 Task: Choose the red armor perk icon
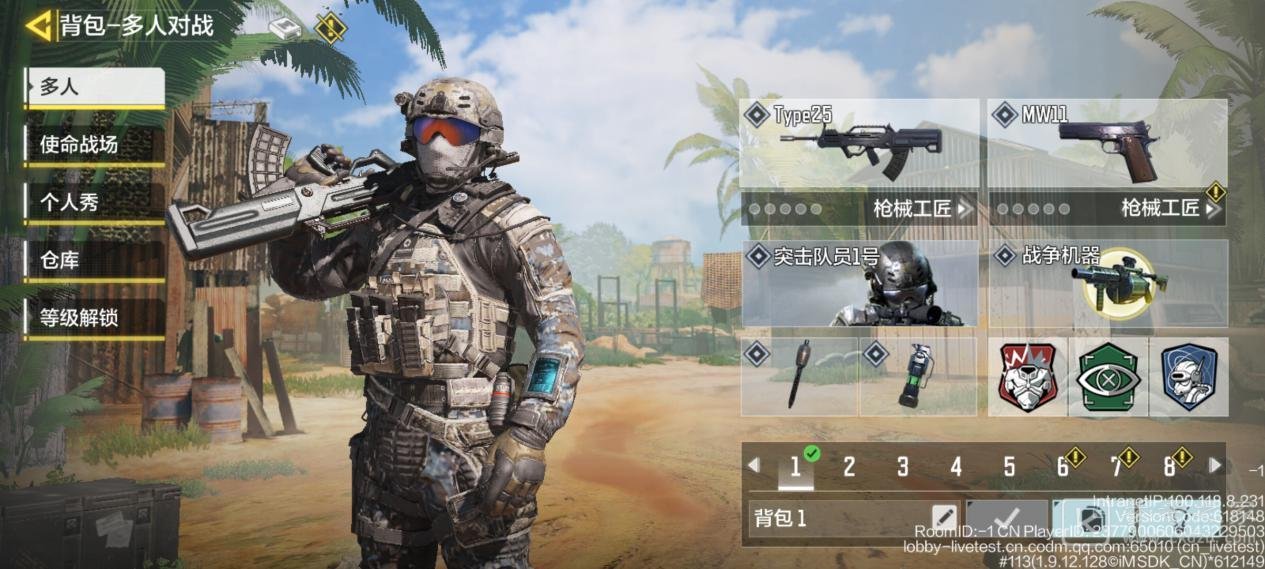point(1027,376)
